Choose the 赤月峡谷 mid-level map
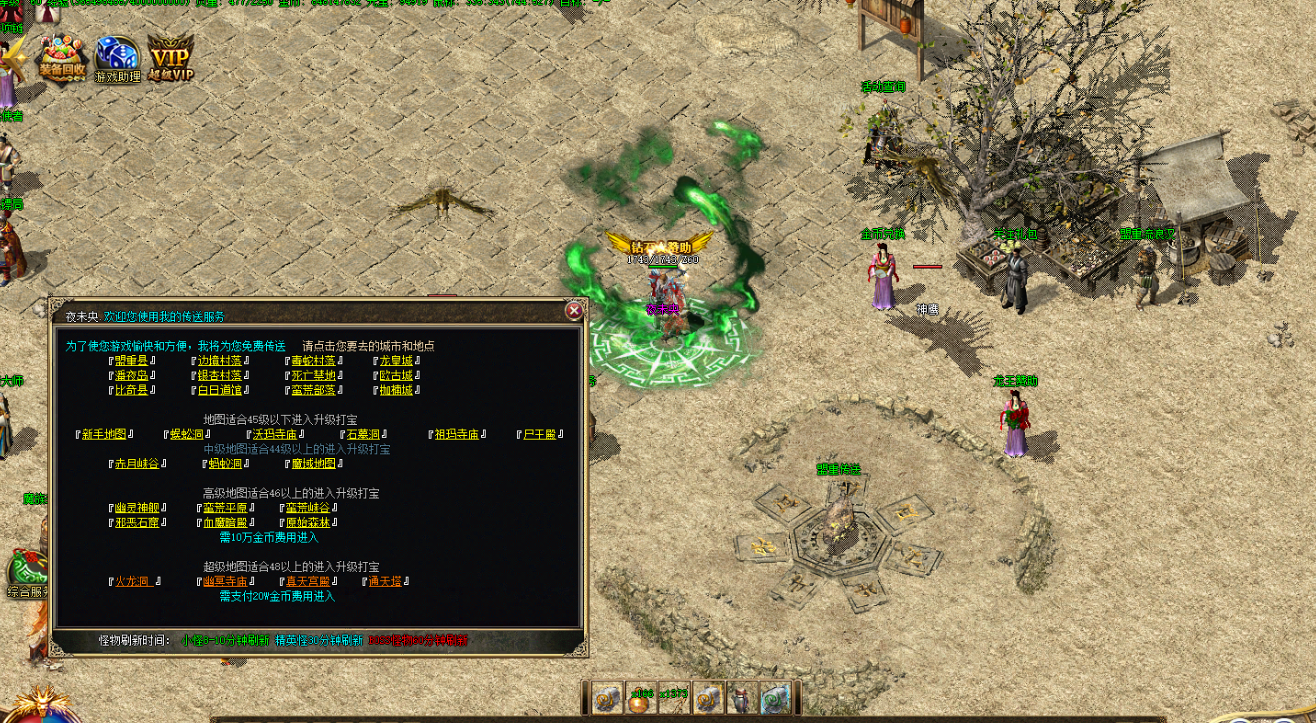The height and width of the screenshot is (723, 1316). point(137,464)
